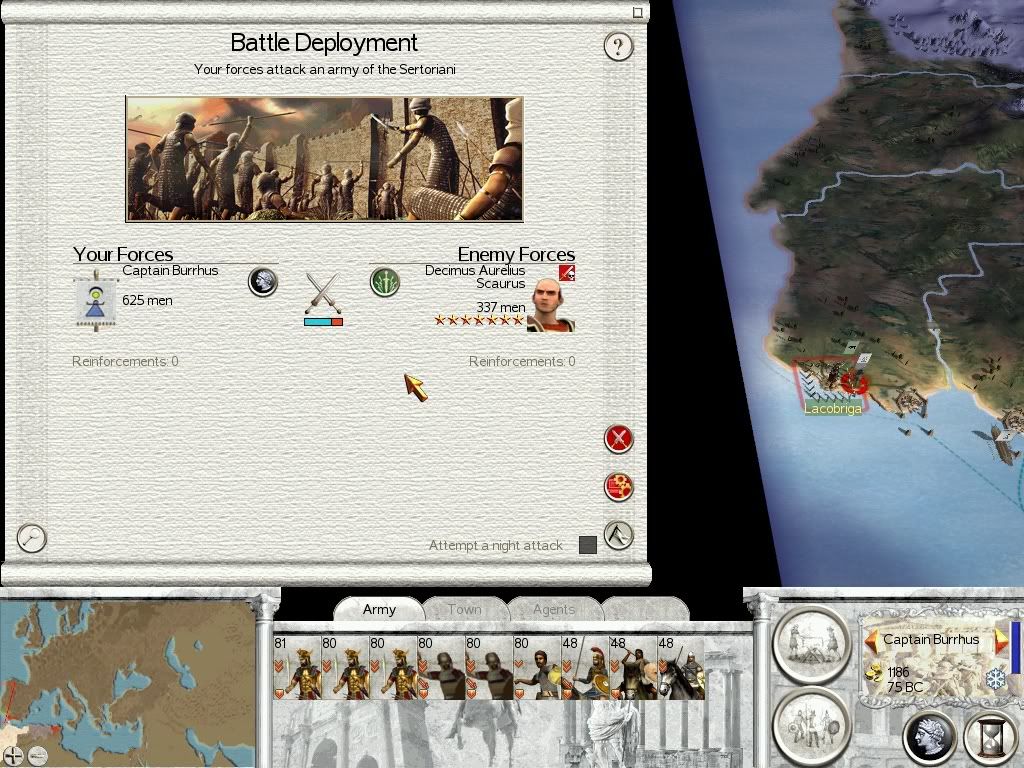Zoom in the minimap with plus button
The image size is (1024, 768).
point(13,756)
